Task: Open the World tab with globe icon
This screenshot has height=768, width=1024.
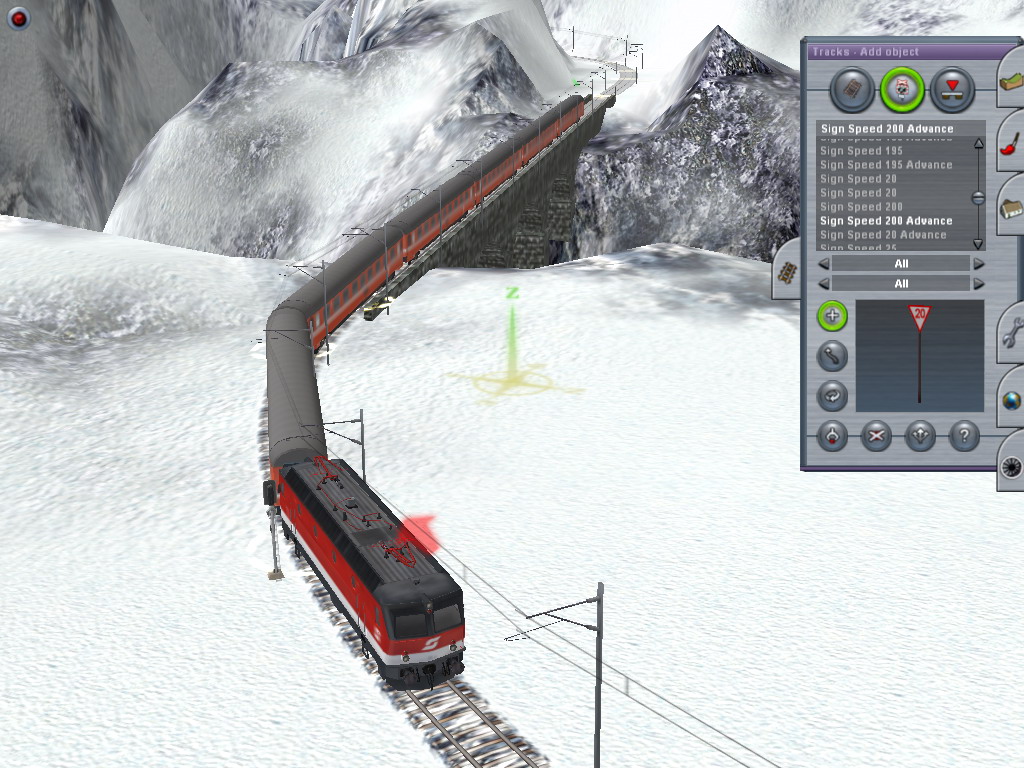Action: click(x=1010, y=400)
